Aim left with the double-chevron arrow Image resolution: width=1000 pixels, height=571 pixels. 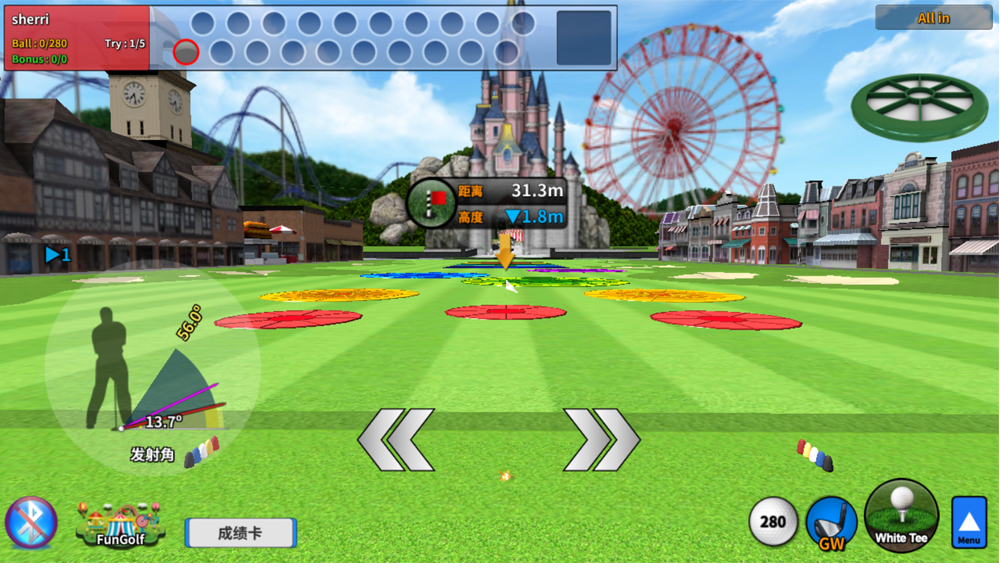[397, 440]
